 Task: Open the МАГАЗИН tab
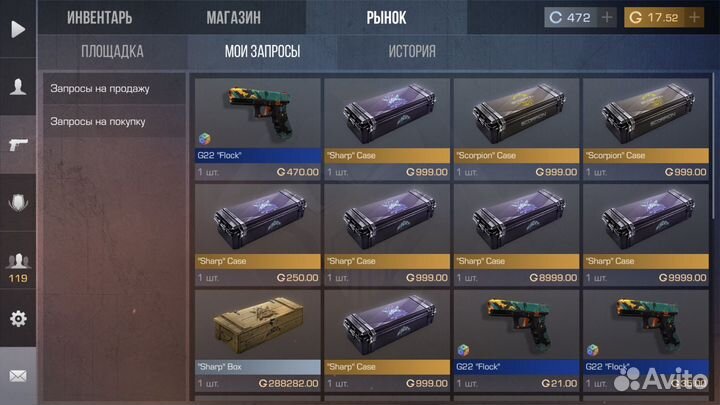click(x=234, y=17)
